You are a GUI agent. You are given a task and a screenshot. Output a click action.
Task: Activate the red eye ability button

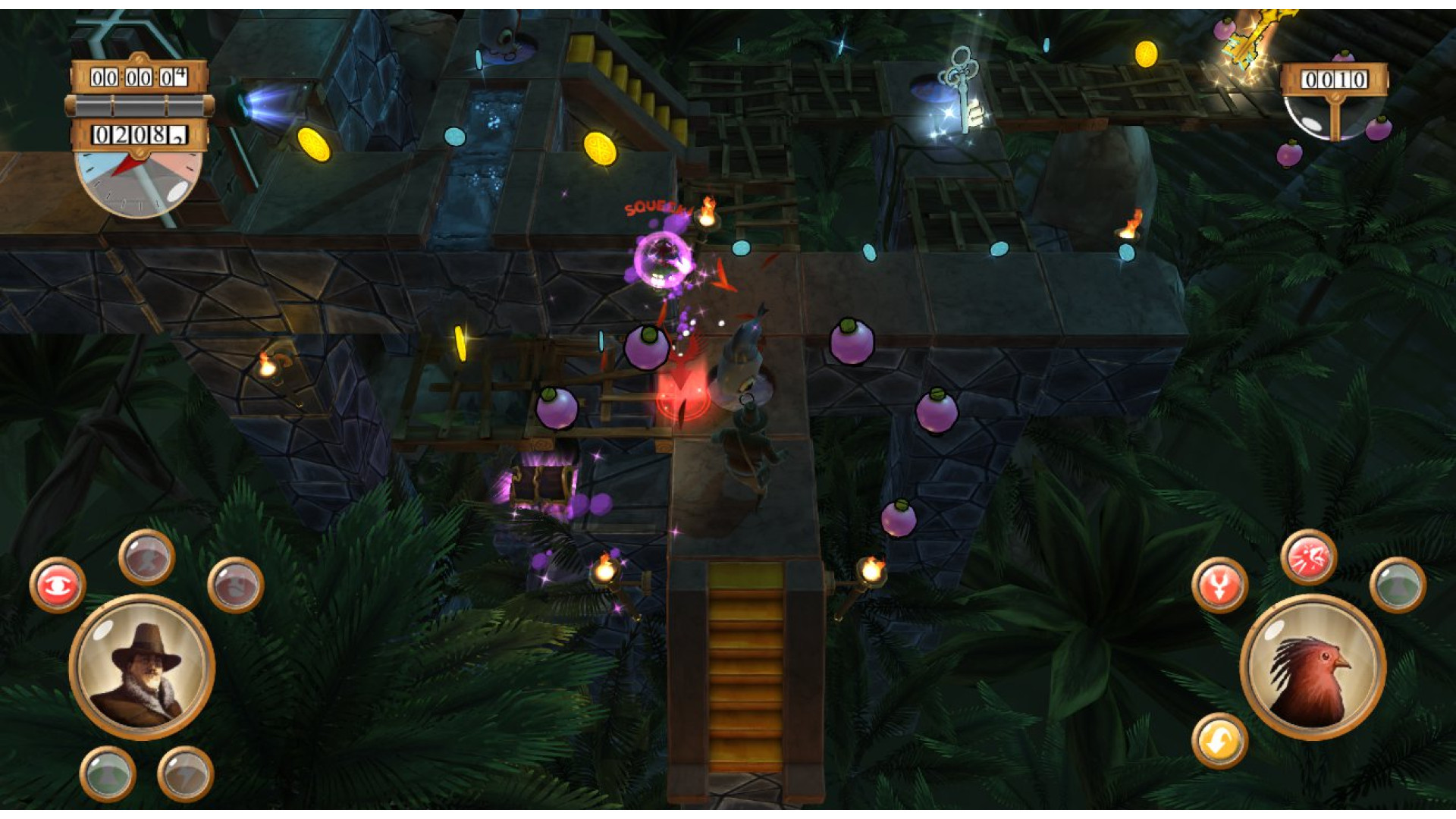tap(58, 585)
